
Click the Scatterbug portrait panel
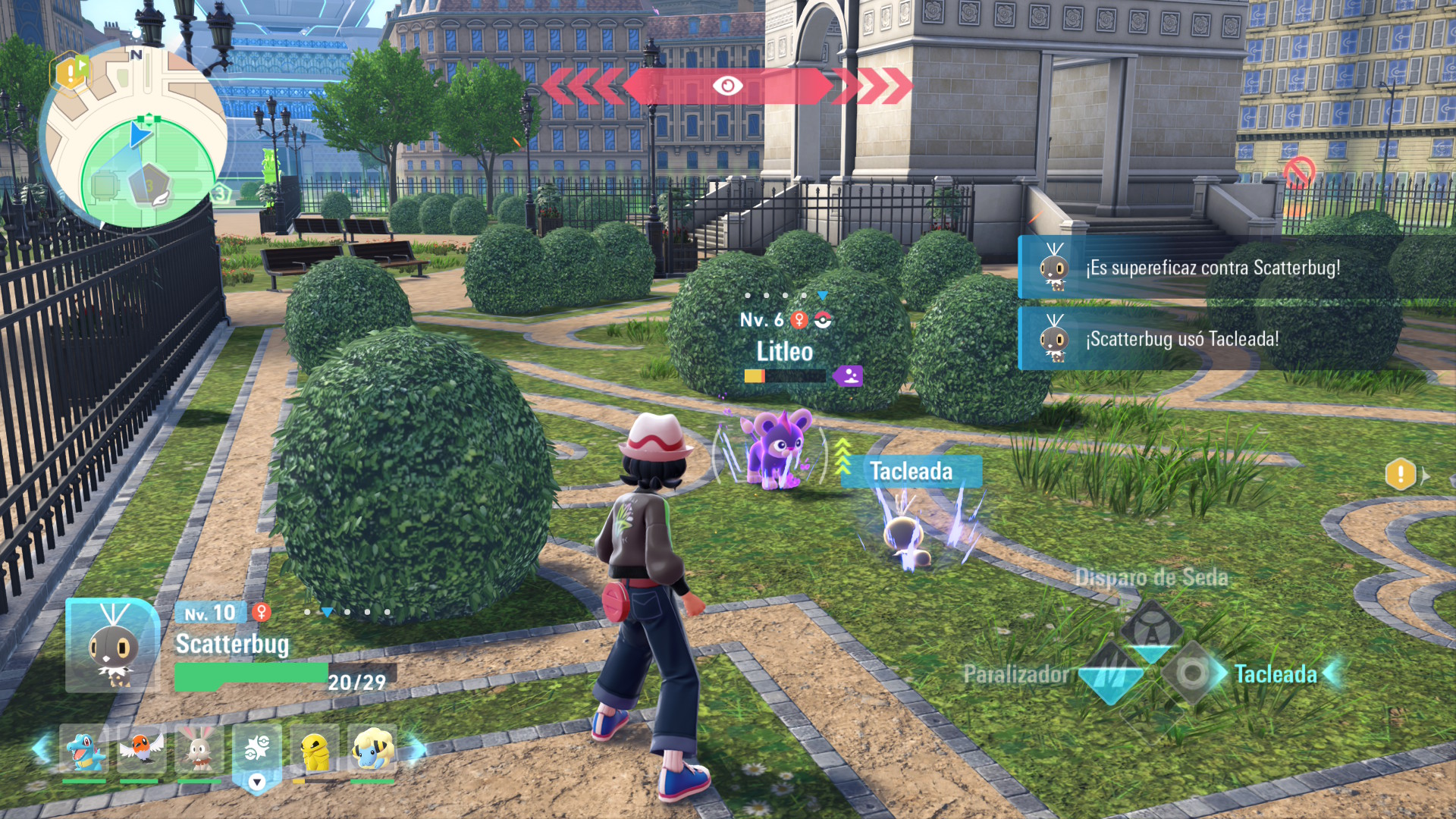(112, 646)
